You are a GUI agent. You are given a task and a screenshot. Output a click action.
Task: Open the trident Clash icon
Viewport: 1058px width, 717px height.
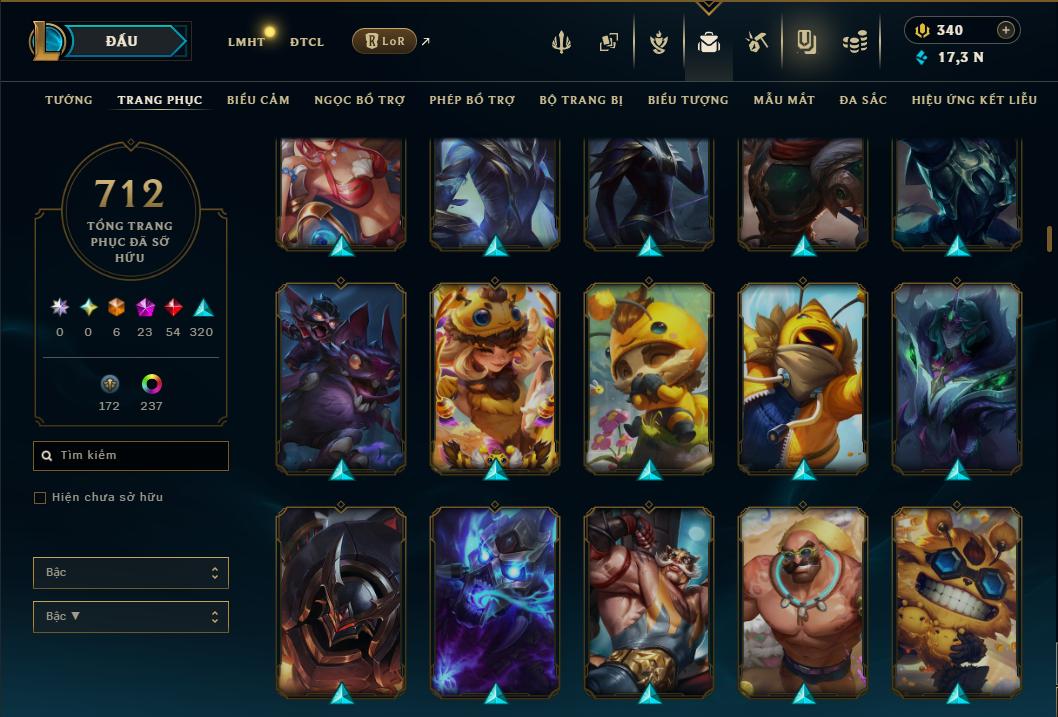563,42
